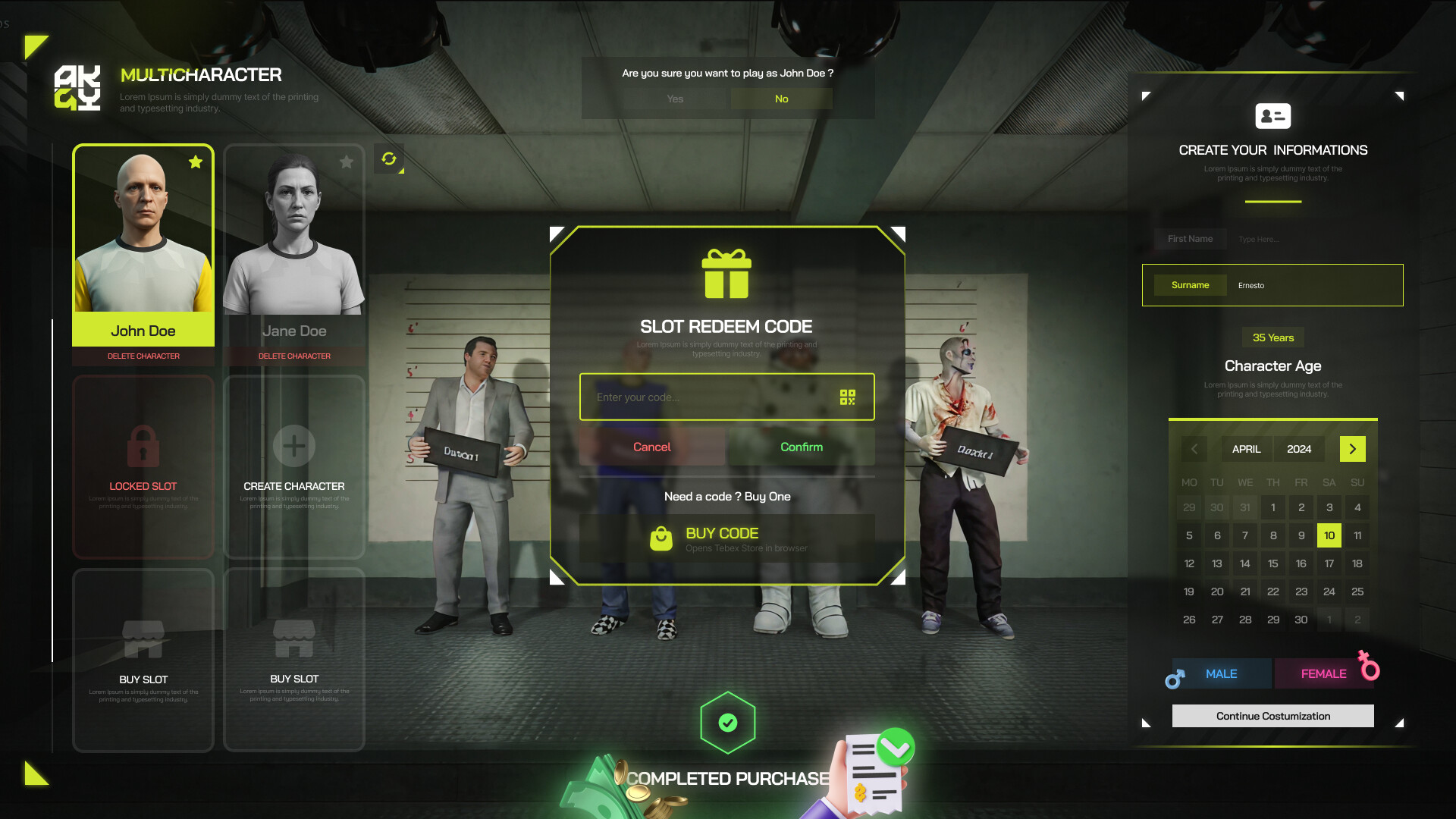The height and width of the screenshot is (819, 1456).
Task: Open the APRIL month selector
Action: (x=1246, y=449)
